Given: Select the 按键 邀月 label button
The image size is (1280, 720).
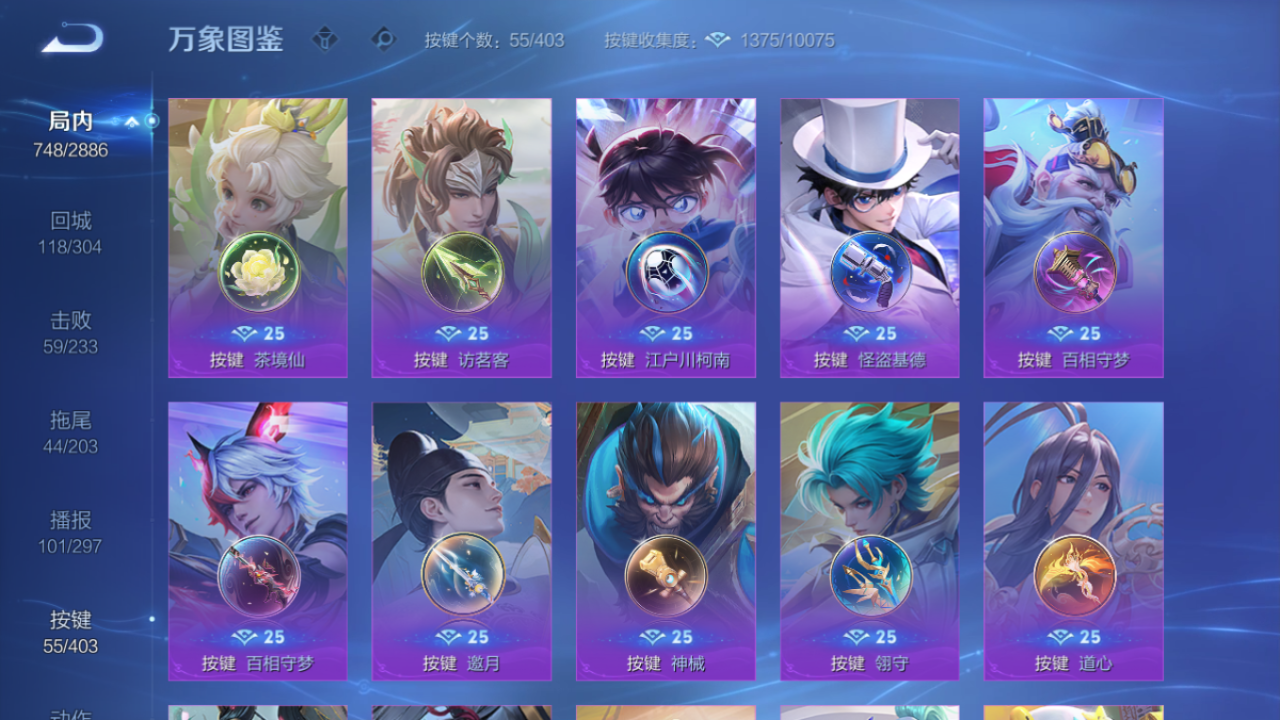Looking at the screenshot, I should click(x=462, y=663).
